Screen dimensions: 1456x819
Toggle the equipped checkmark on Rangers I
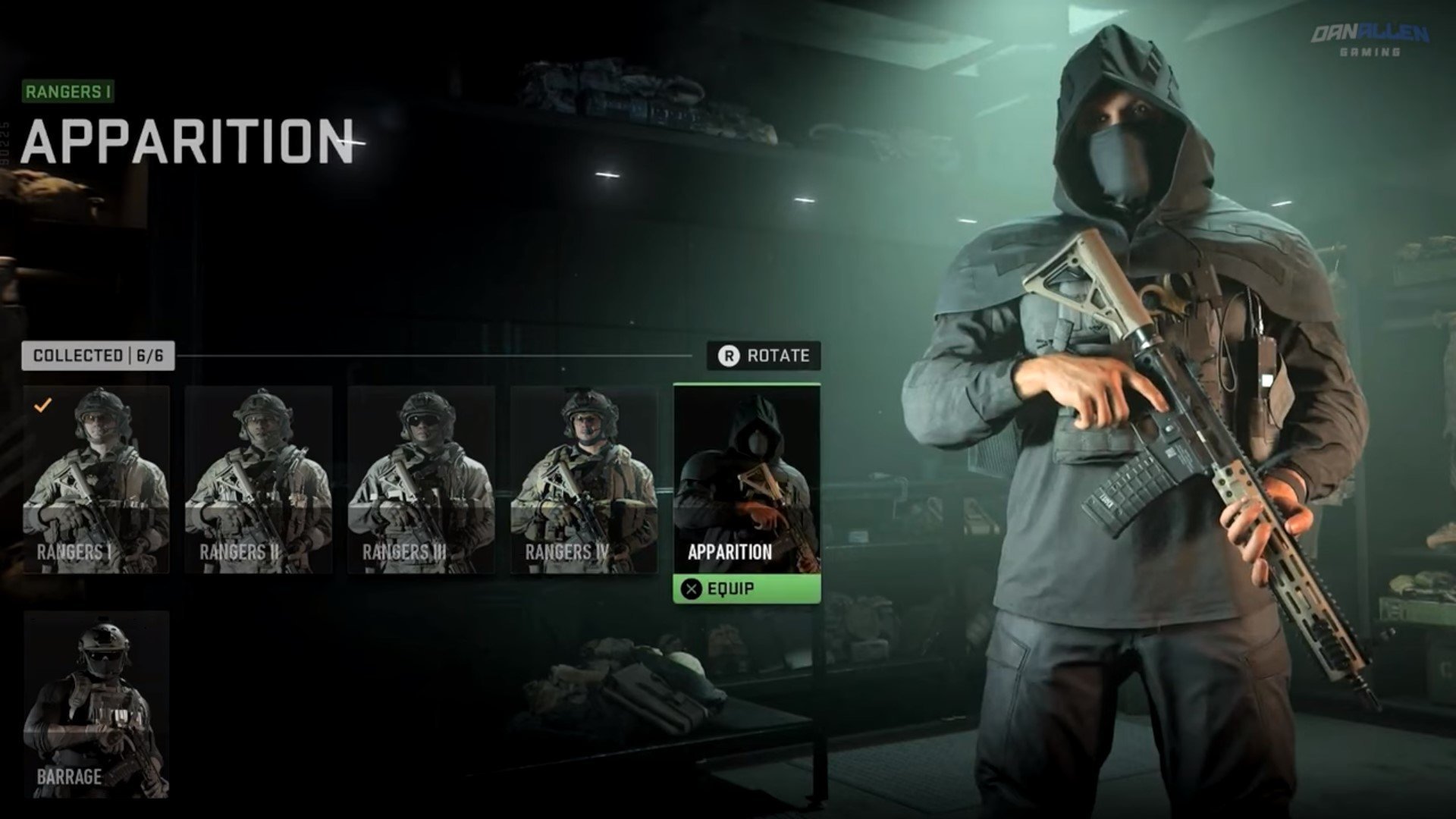click(42, 404)
